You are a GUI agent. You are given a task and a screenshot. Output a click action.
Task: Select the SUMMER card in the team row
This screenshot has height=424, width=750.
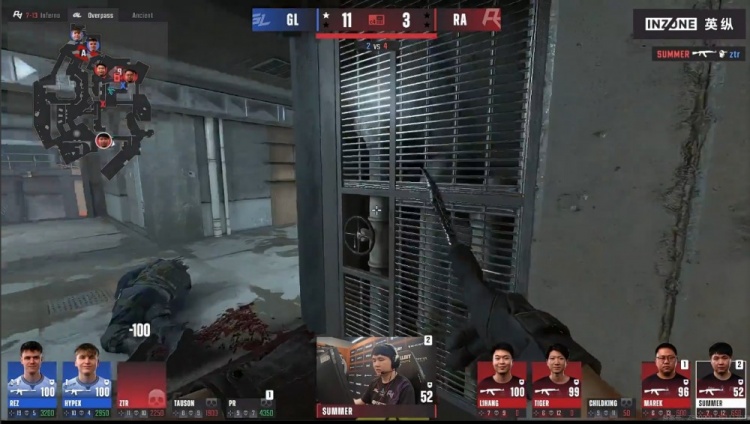[721, 389]
